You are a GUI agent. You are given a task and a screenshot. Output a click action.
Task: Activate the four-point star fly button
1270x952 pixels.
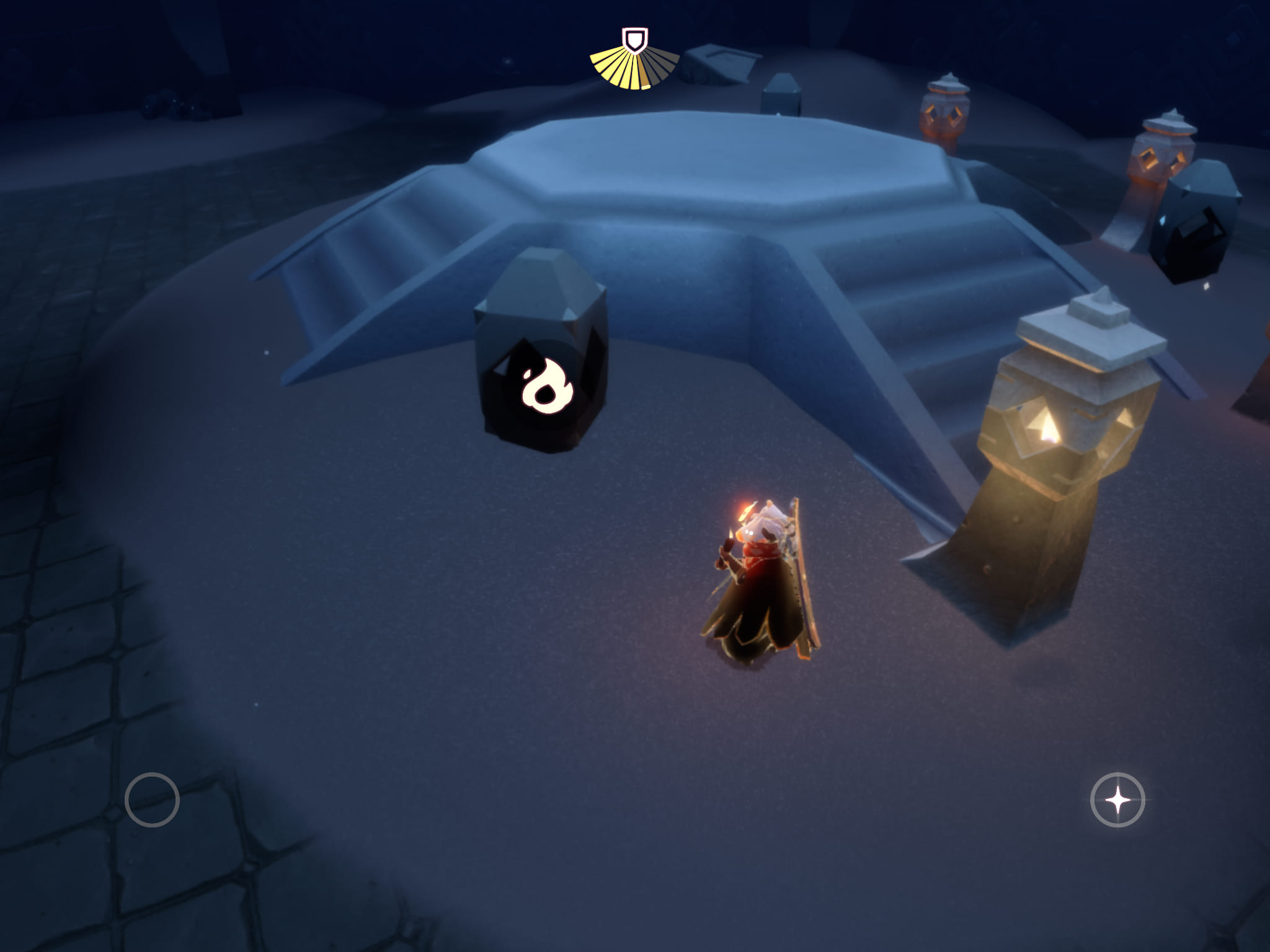click(x=1117, y=800)
